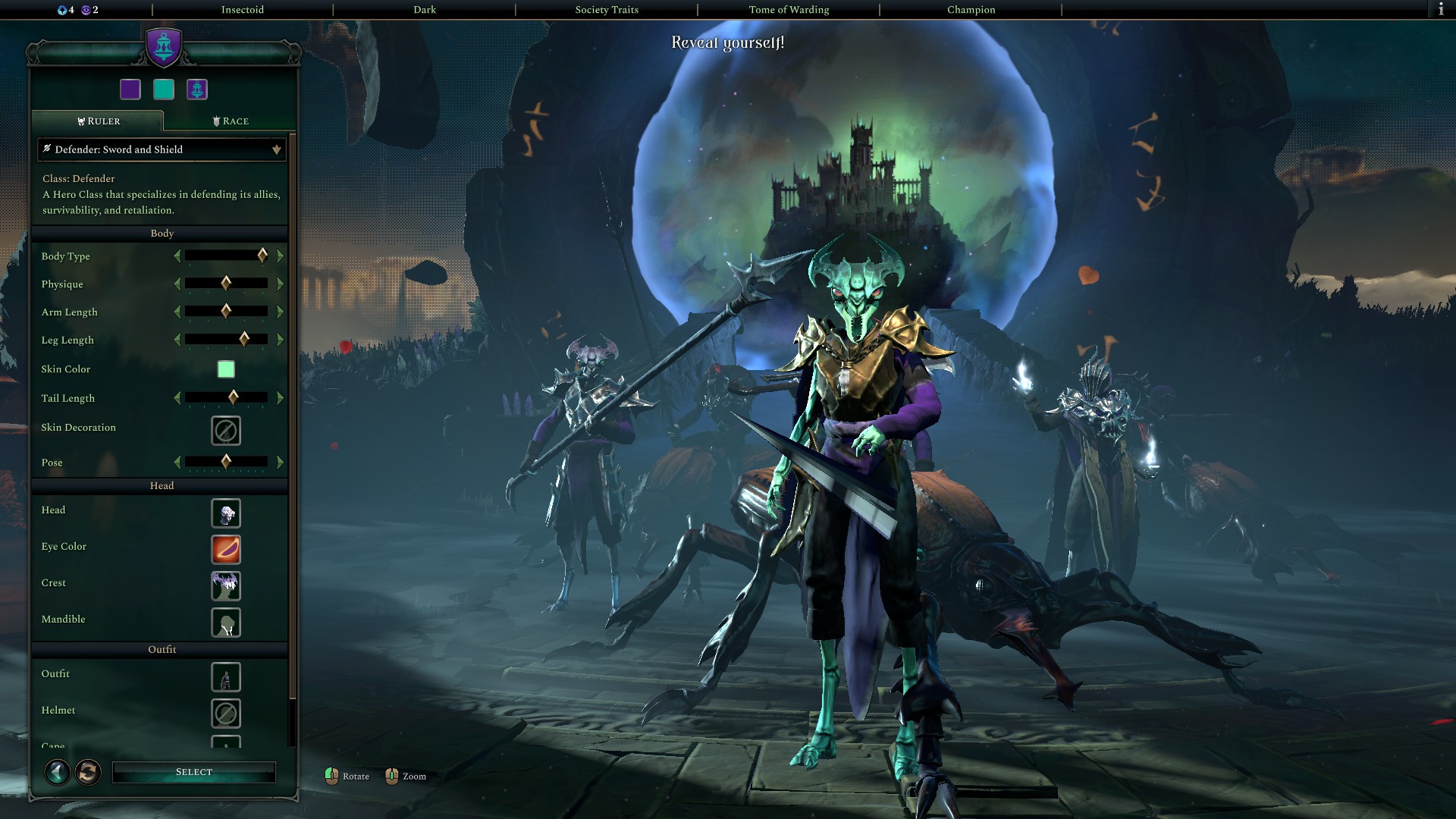Select the purple primary color swatch
Viewport: 1456px width, 819px height.
[130, 89]
